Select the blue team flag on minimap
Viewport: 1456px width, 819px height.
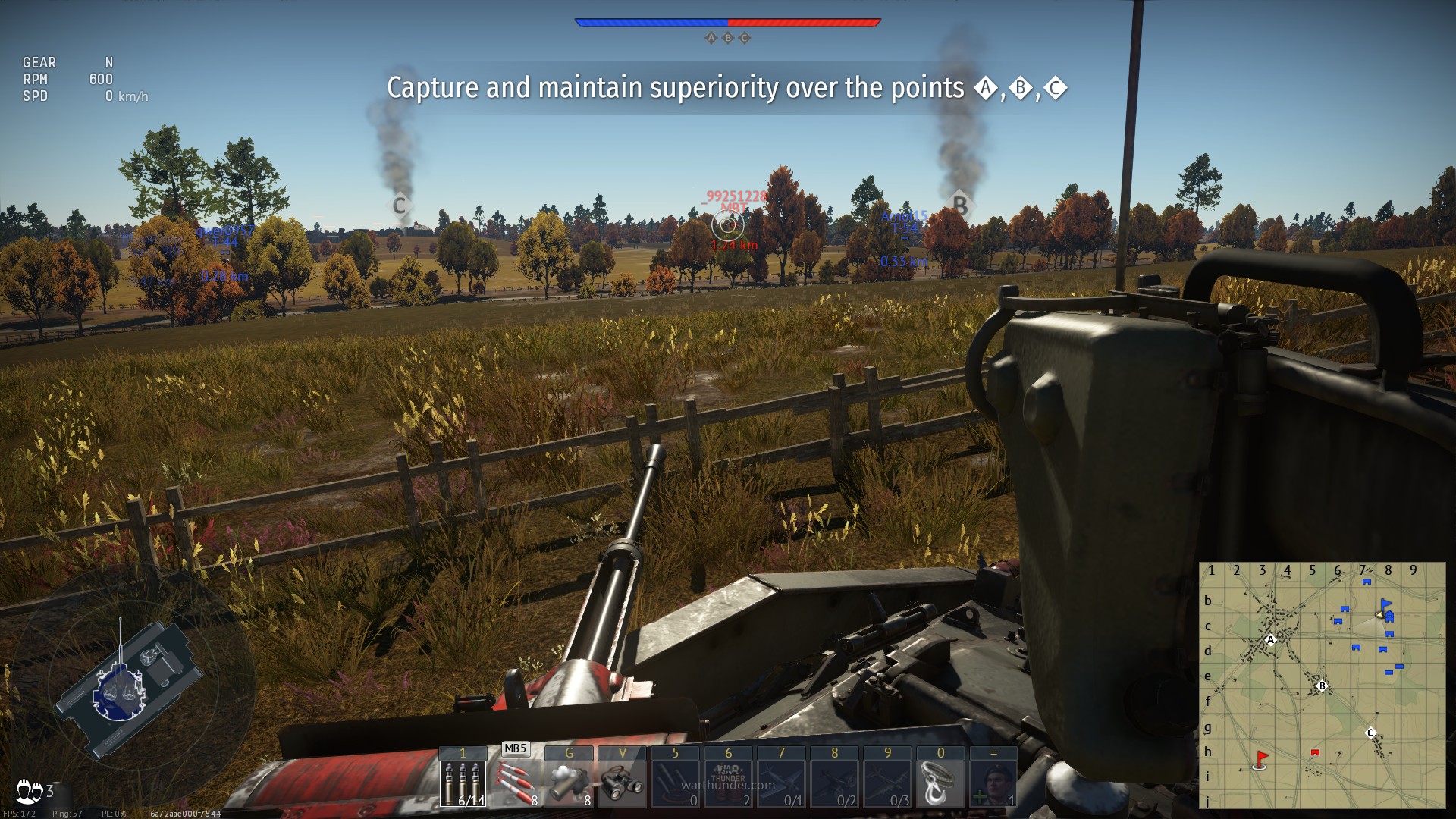point(1385,605)
